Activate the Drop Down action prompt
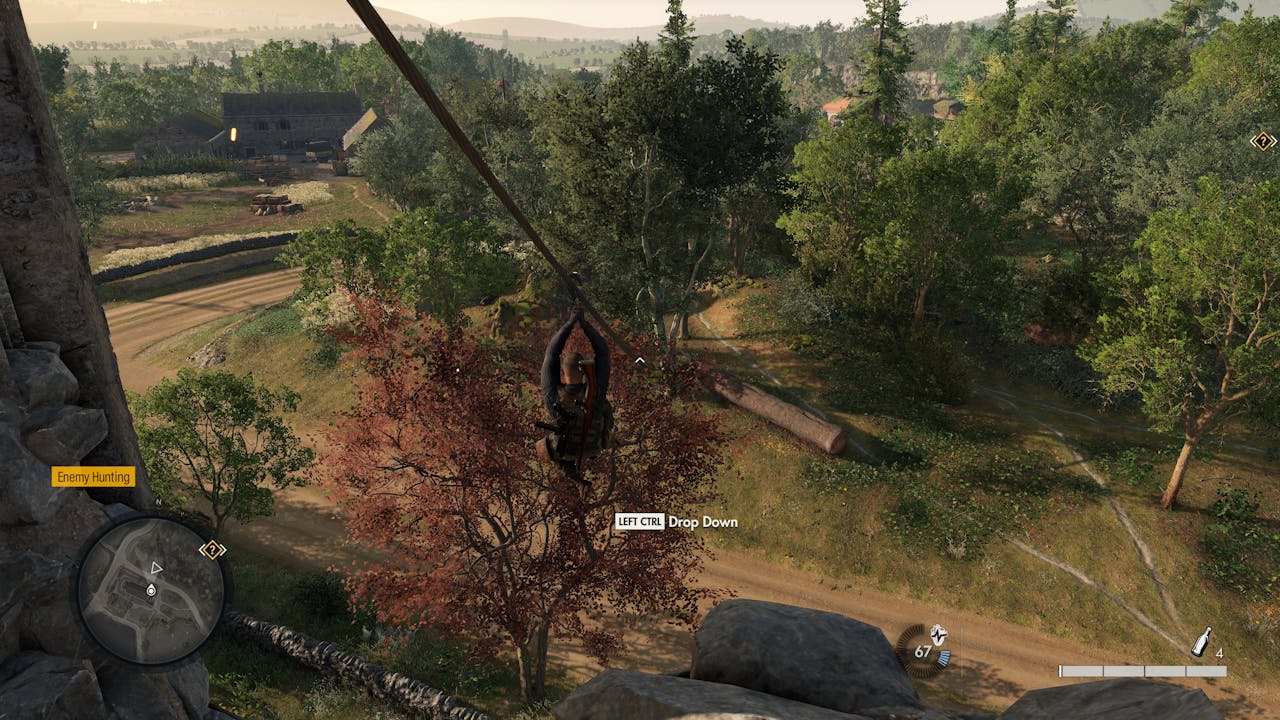This screenshot has height=720, width=1280. (x=703, y=522)
